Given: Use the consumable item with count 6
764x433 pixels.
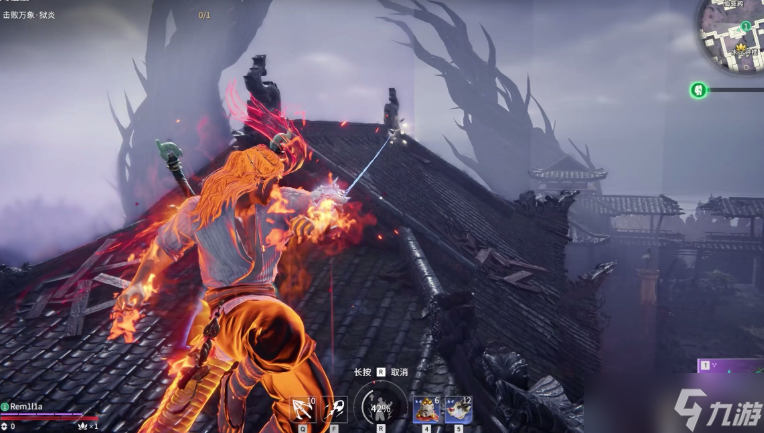Looking at the screenshot, I should 427,408.
